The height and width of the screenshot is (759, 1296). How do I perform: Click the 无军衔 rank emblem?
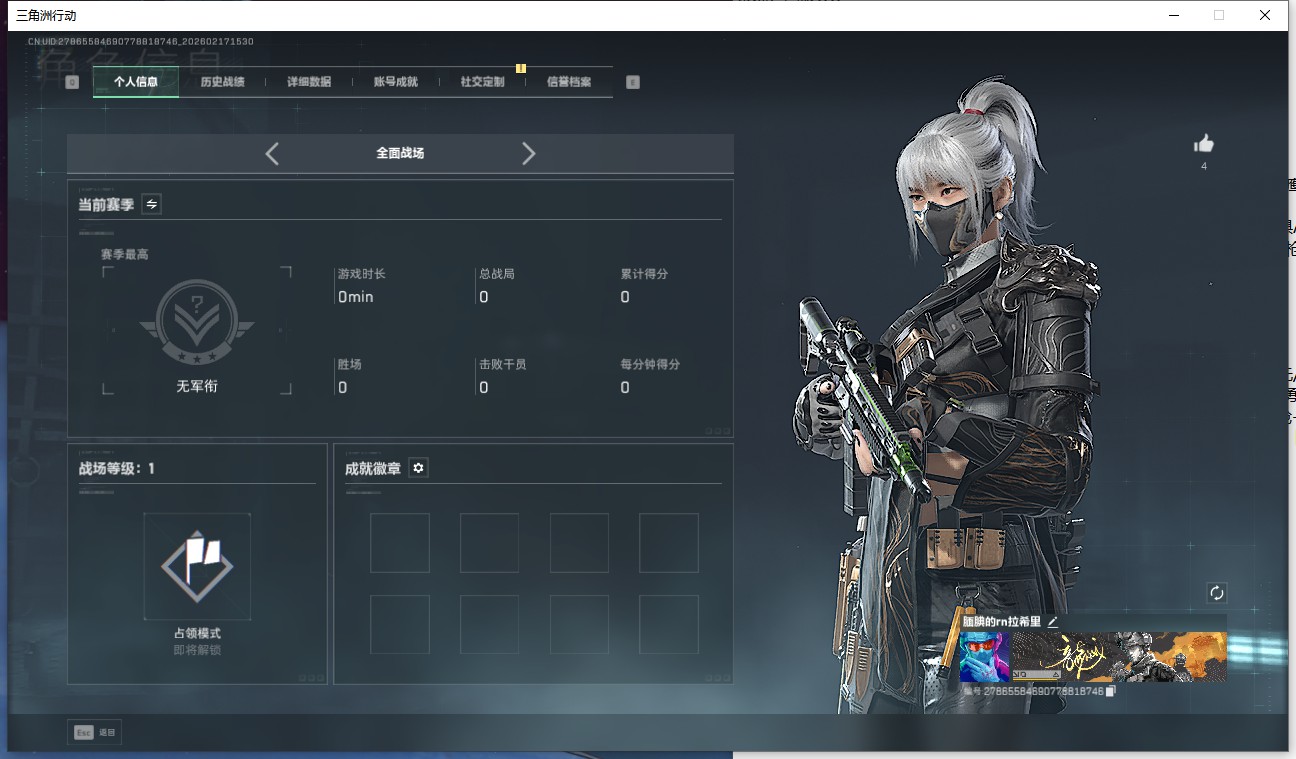tap(197, 320)
